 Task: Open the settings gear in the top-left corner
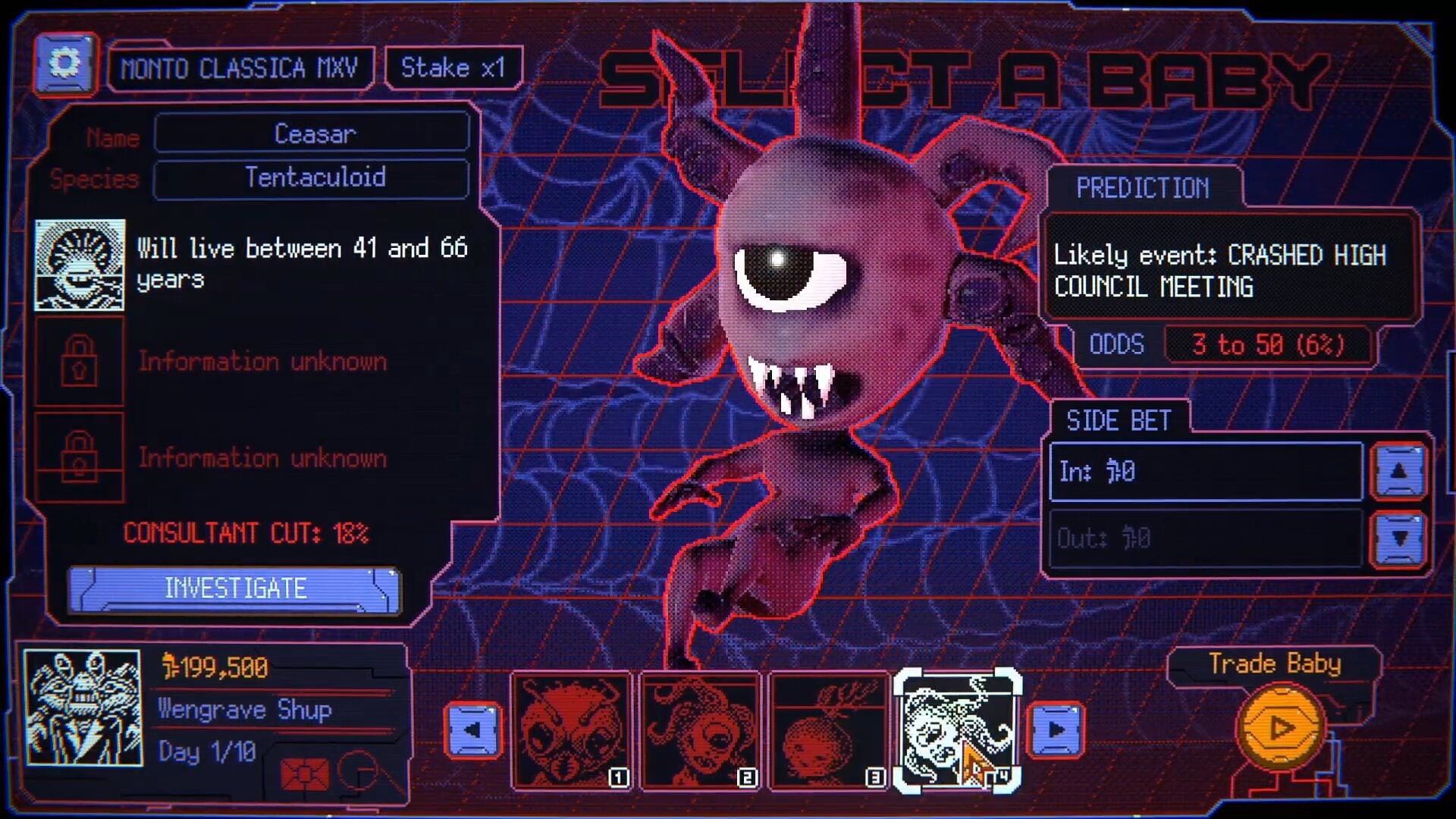point(64,64)
